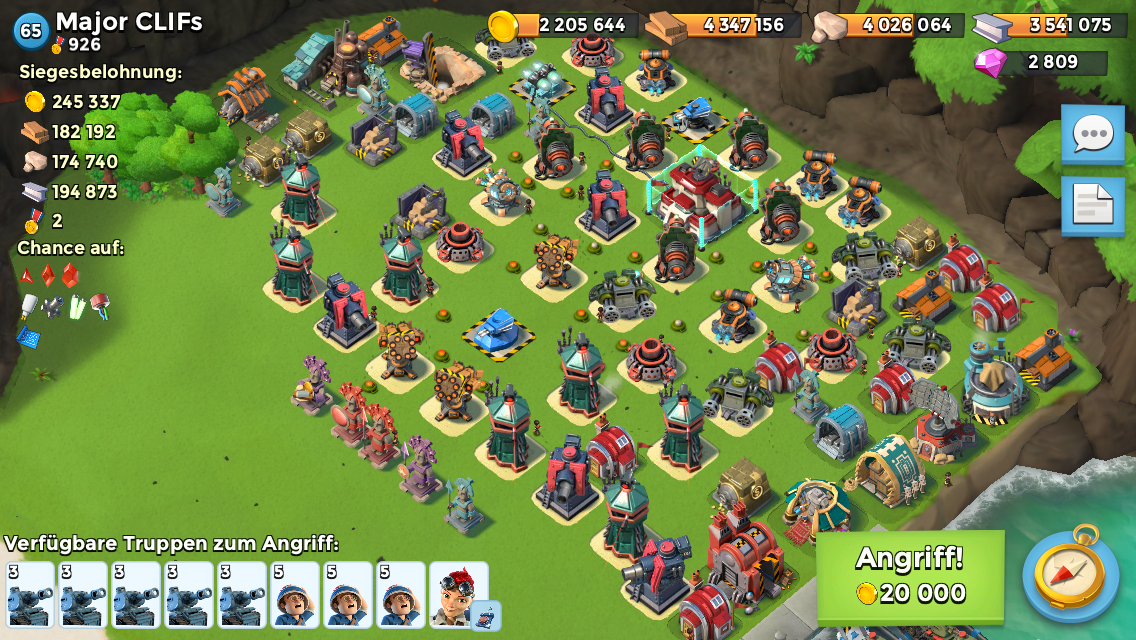The image size is (1136, 640).
Task: Open Major CLIFs level 65 badge
Action: pos(31,30)
